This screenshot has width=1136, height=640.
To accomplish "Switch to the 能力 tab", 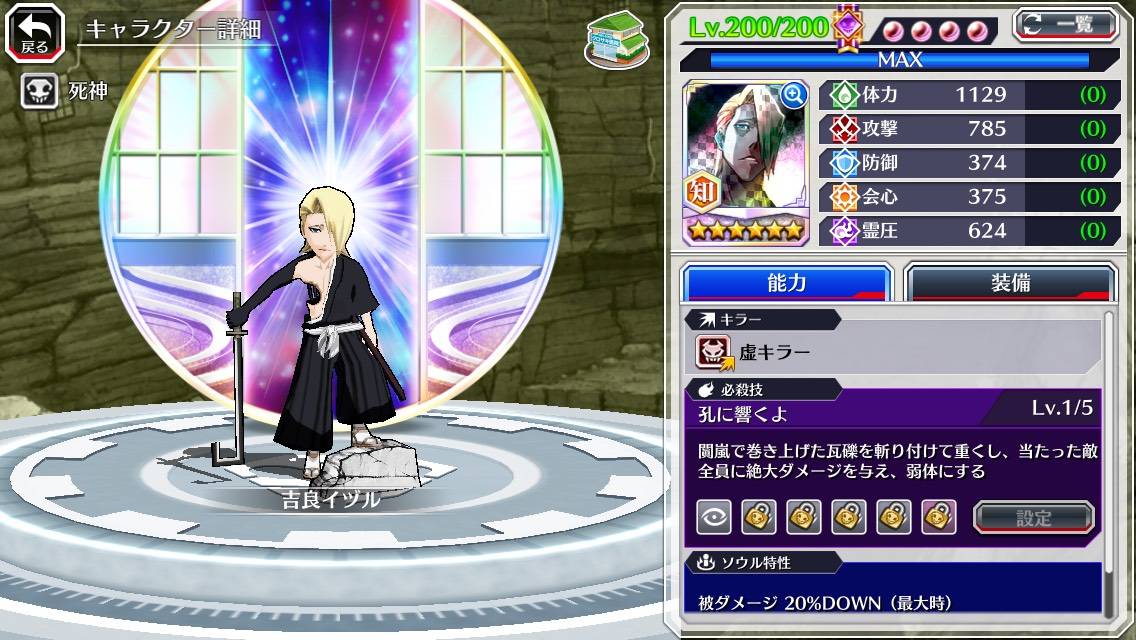I will [786, 283].
